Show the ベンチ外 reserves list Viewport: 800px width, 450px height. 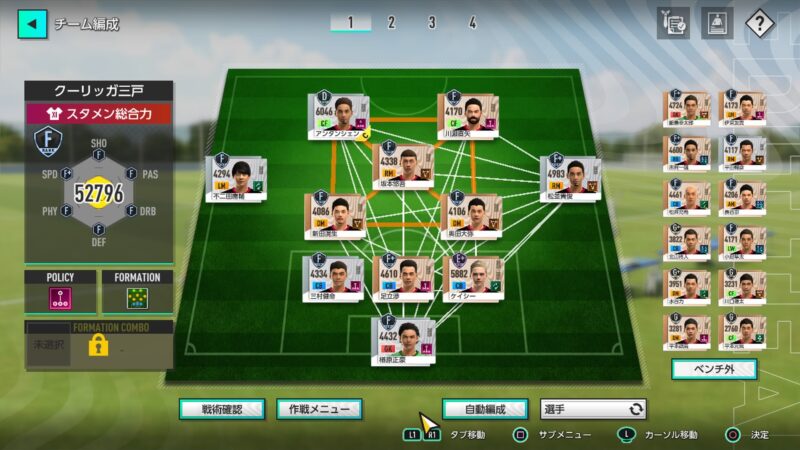pyautogui.click(x=714, y=369)
